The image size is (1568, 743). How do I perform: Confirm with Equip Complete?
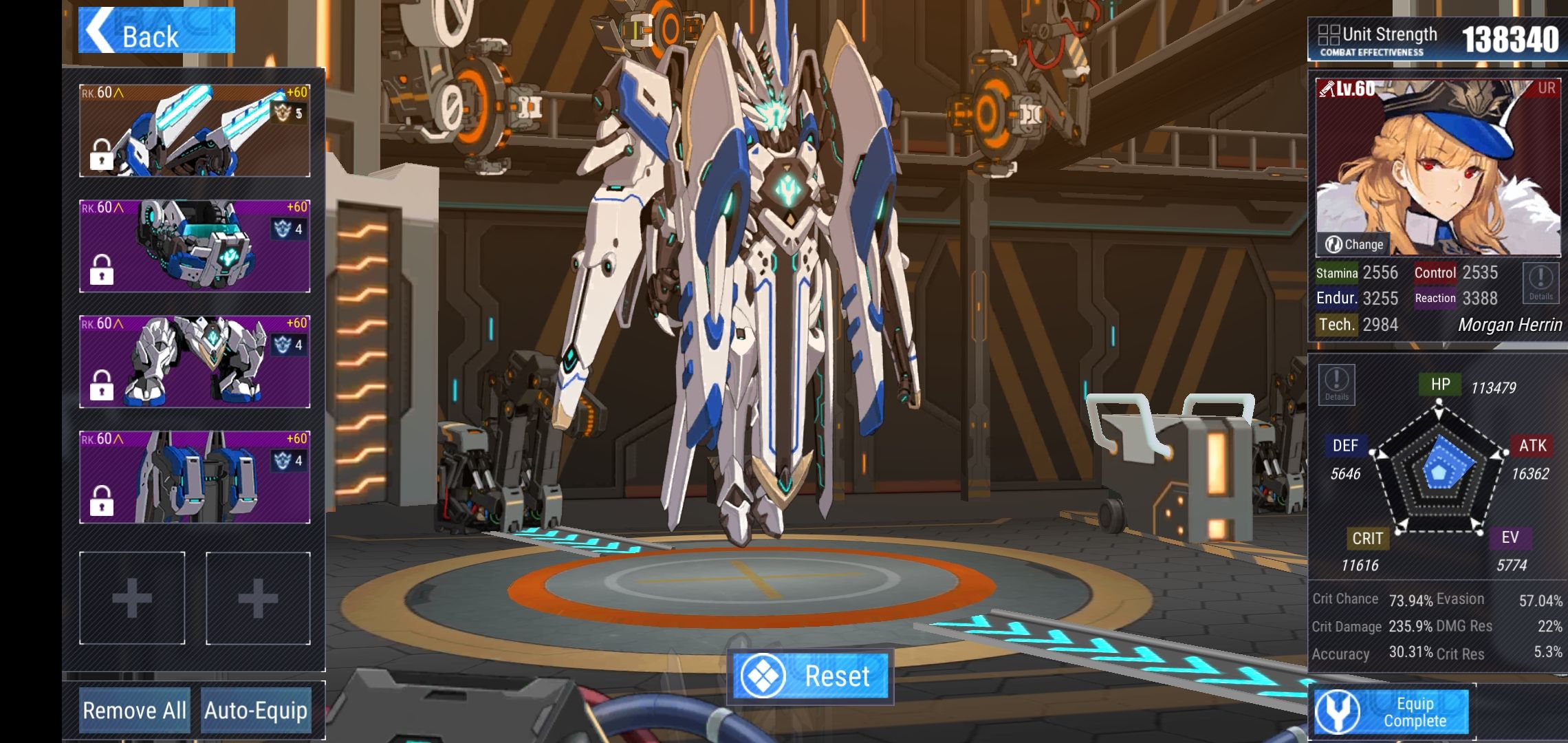tap(1391, 712)
